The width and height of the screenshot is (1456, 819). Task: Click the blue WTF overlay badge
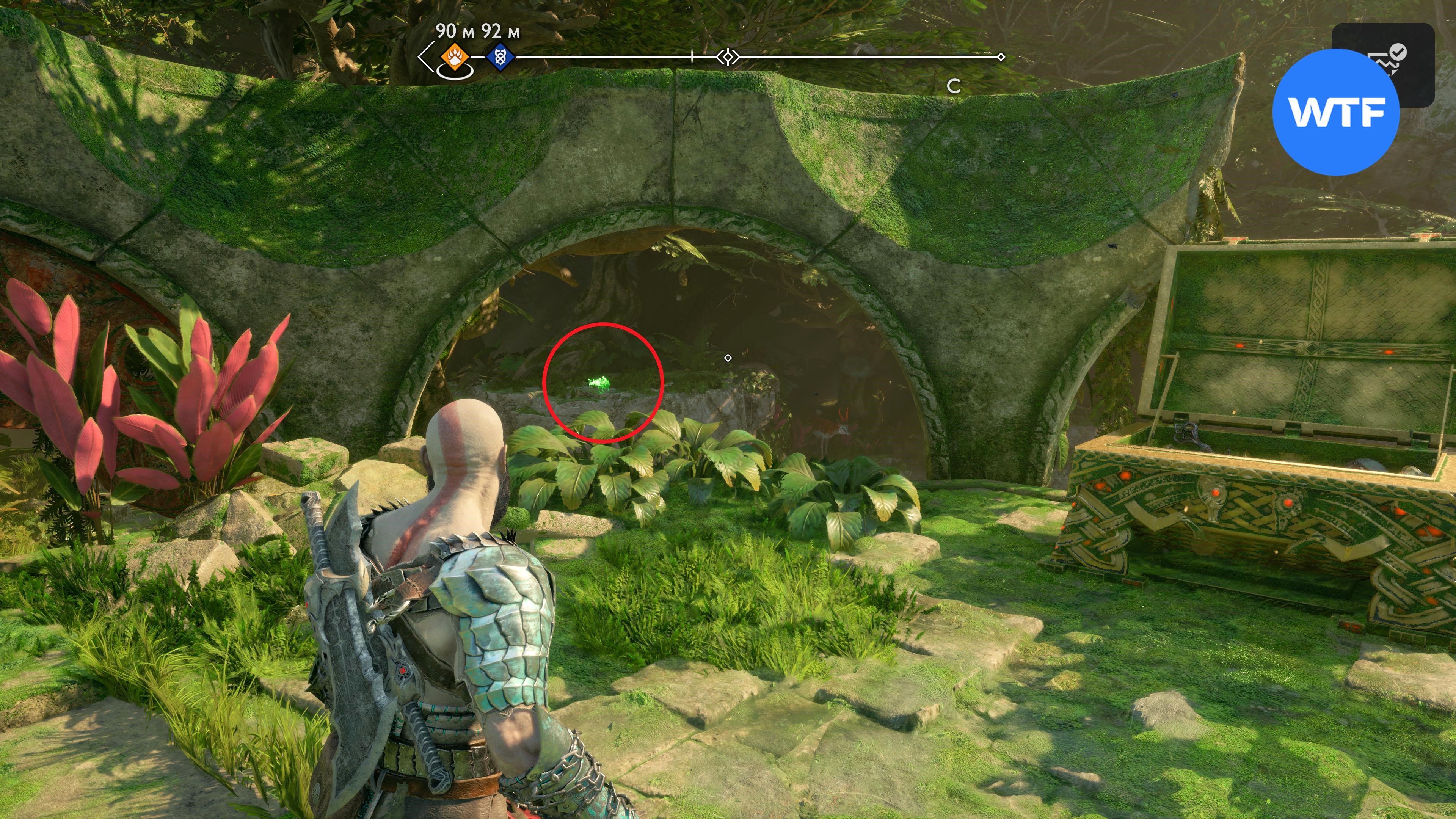click(1335, 112)
